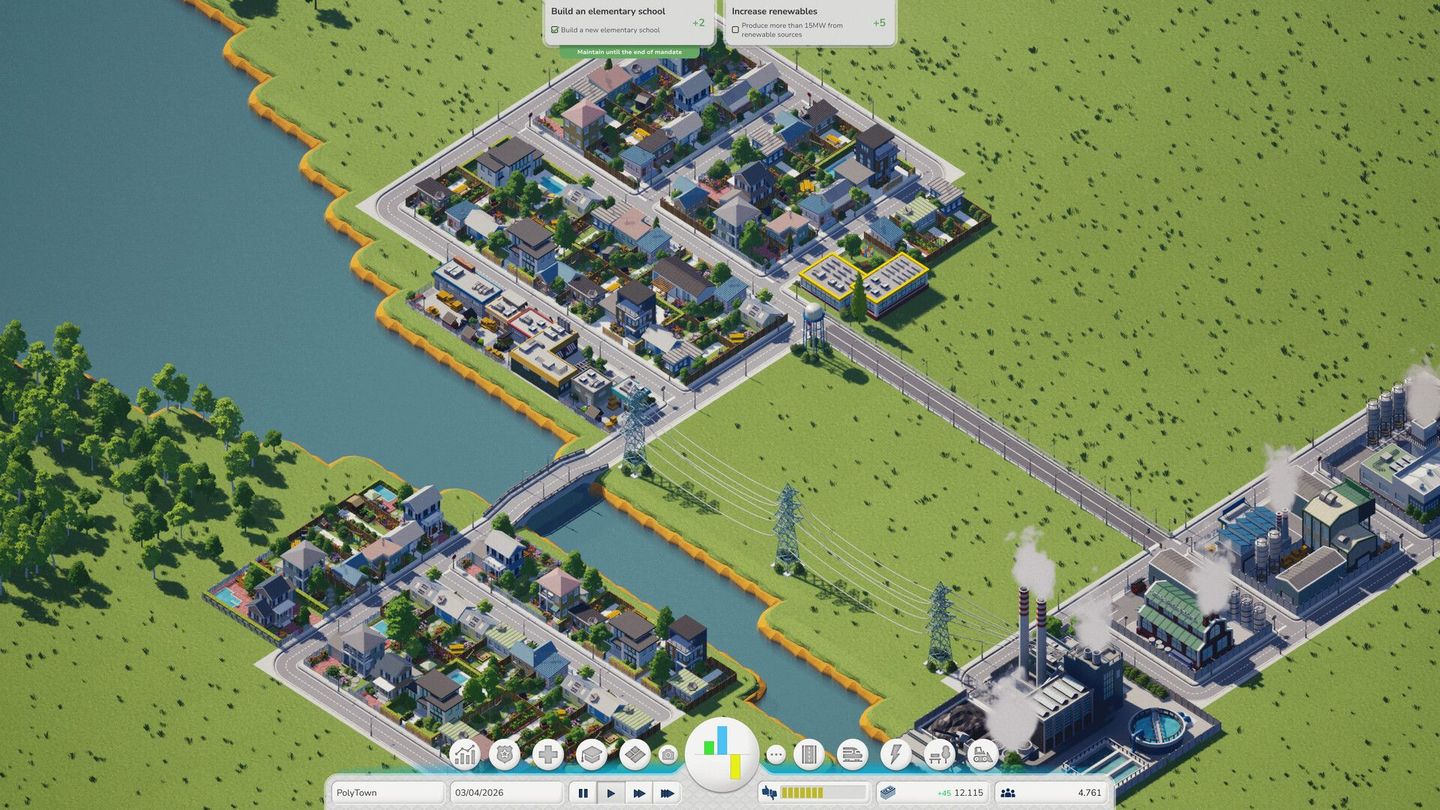This screenshot has width=1440, height=810.
Task: Click the PolyTown city name field
Action: point(388,792)
